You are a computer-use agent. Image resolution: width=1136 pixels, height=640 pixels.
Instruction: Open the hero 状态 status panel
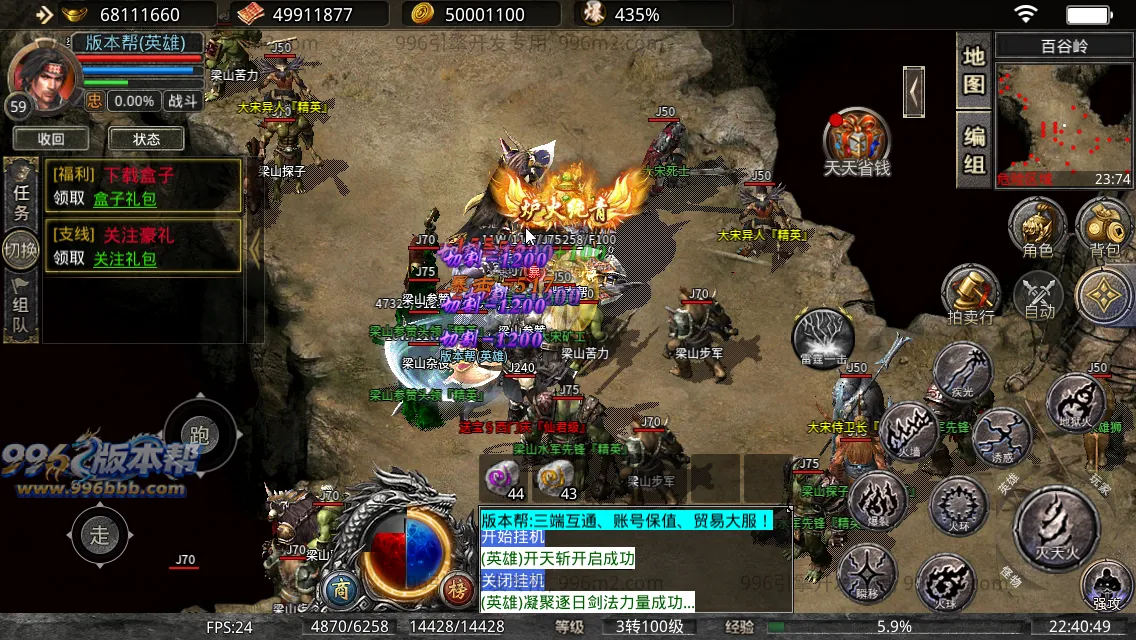pyautogui.click(x=146, y=139)
